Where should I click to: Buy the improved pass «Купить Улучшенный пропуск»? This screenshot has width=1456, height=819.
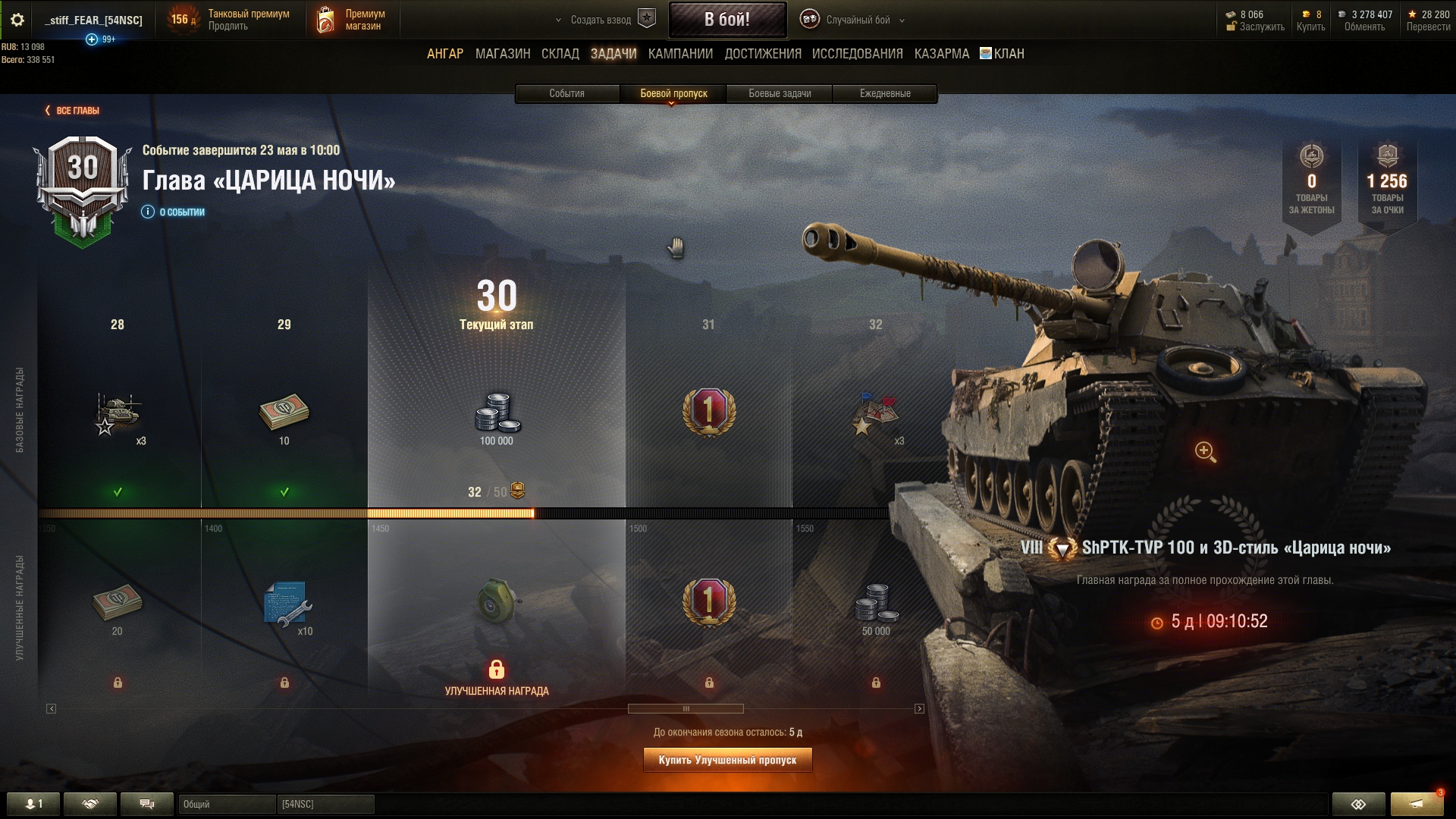coord(727,760)
